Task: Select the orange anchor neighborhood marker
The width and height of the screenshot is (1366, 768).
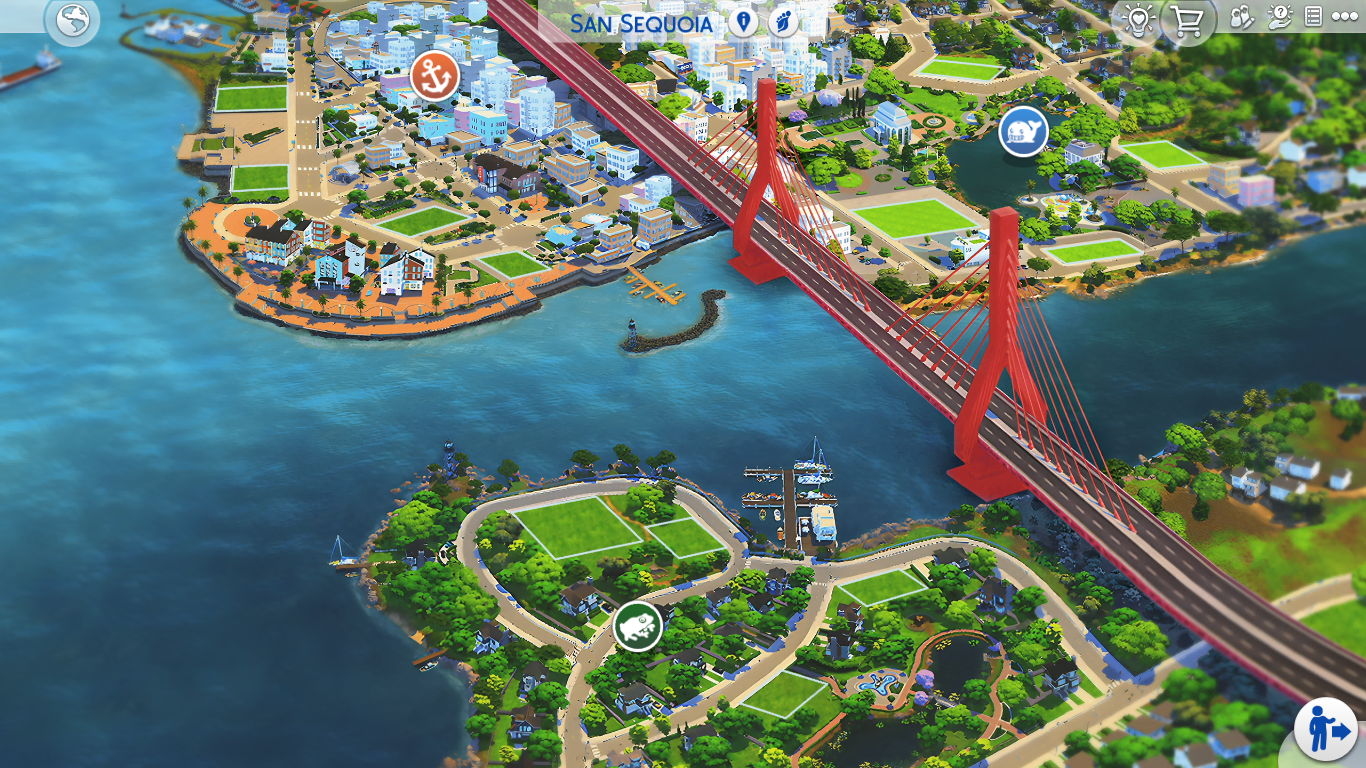Action: tap(435, 76)
